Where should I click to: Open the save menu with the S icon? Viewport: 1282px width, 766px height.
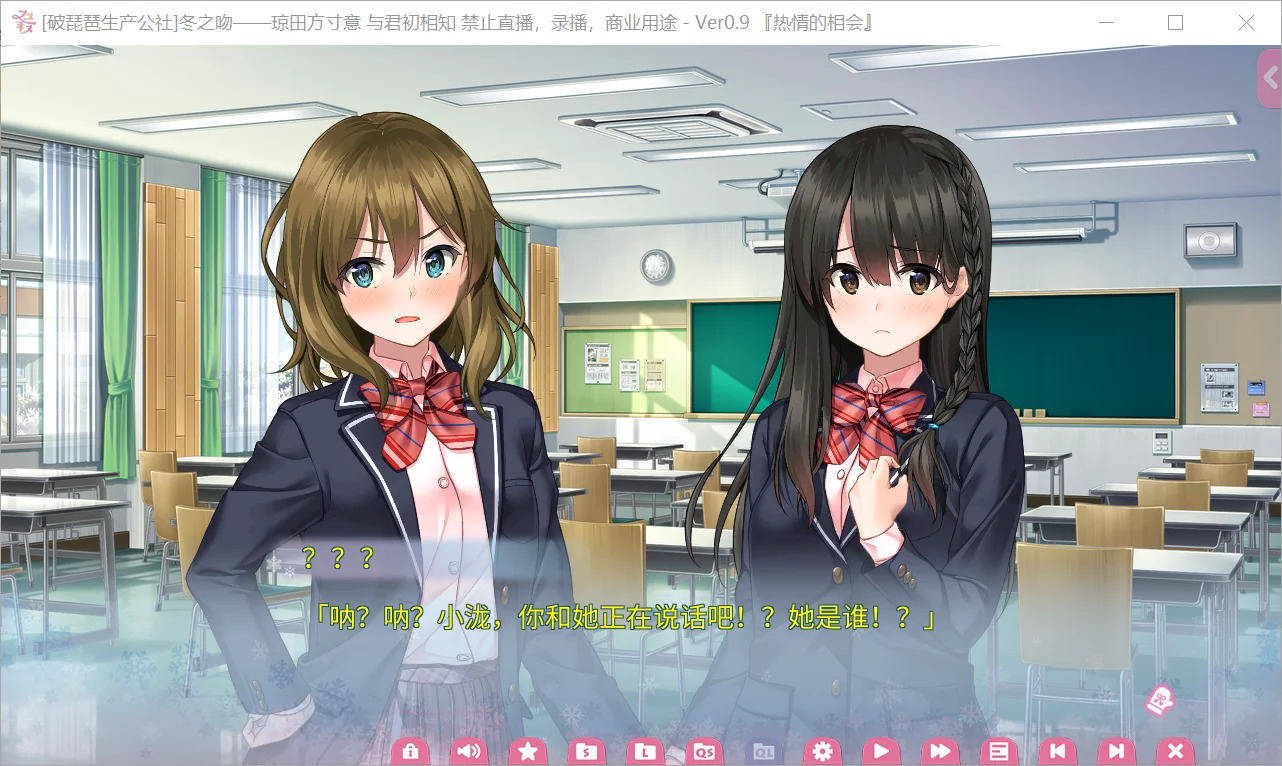tap(586, 750)
